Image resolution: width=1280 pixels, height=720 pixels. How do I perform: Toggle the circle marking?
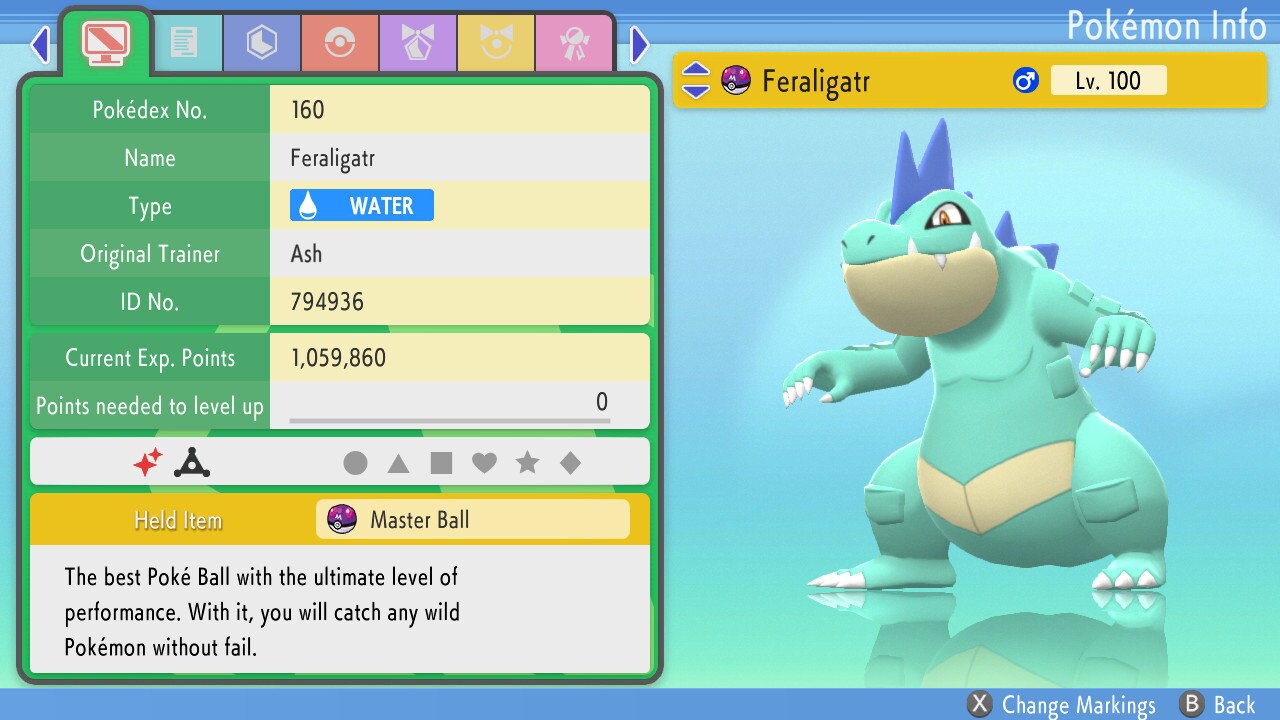click(358, 463)
